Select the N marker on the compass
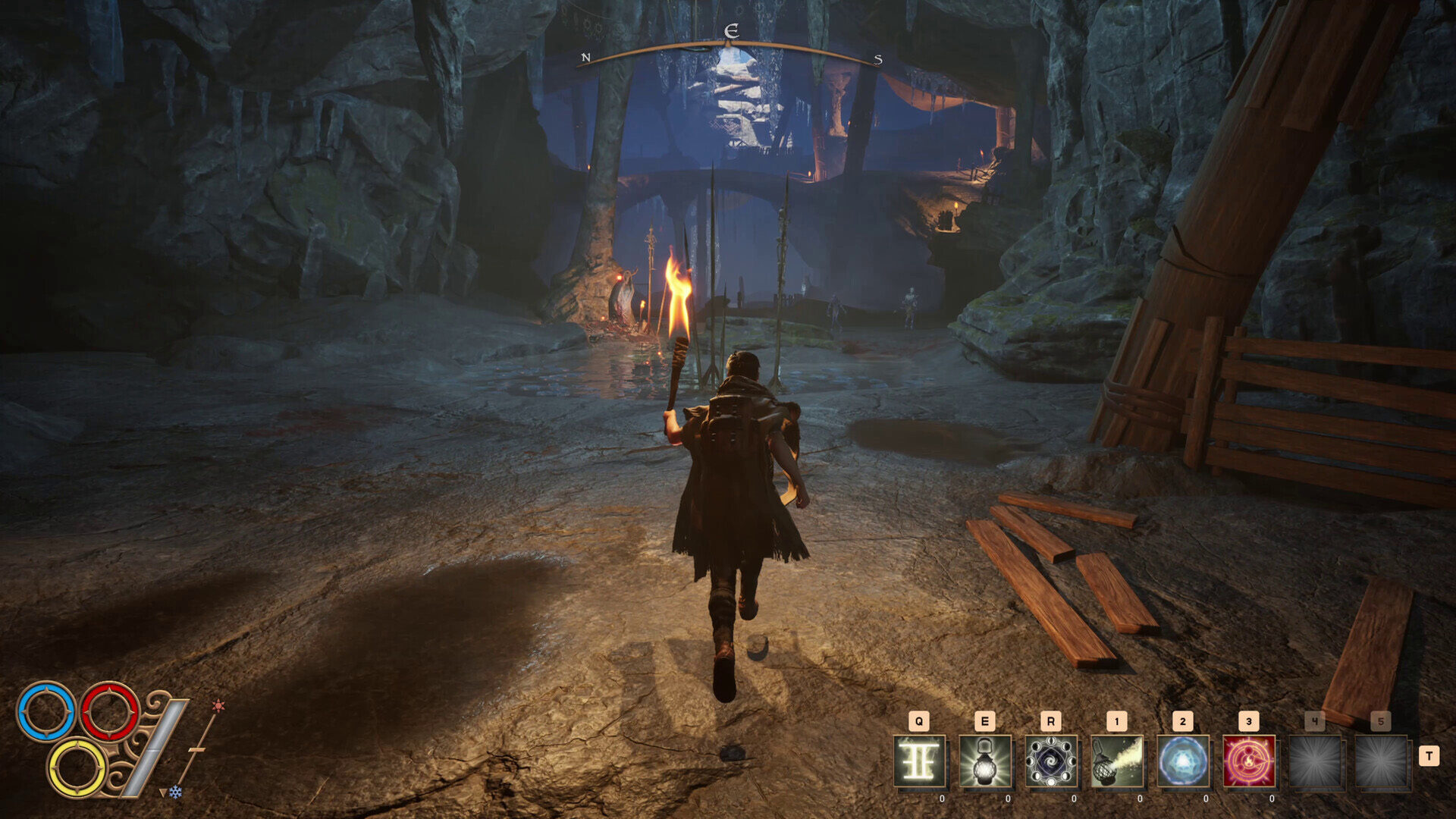Image resolution: width=1456 pixels, height=819 pixels. click(584, 55)
